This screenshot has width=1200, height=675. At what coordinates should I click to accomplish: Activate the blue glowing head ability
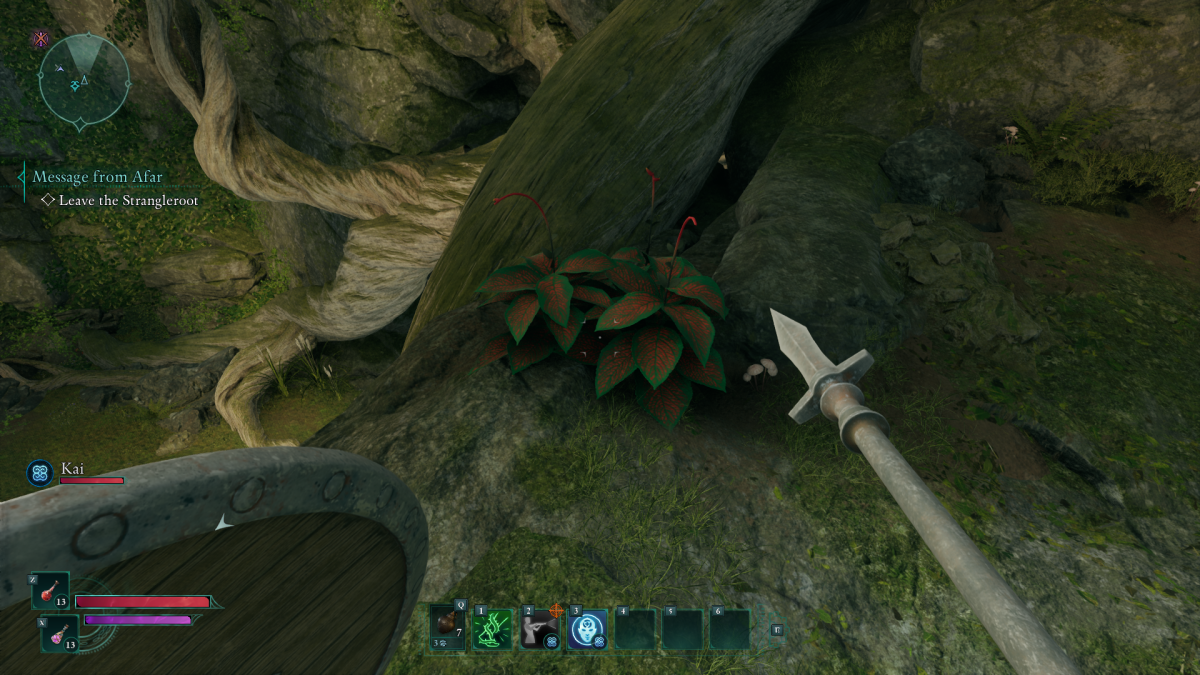586,629
